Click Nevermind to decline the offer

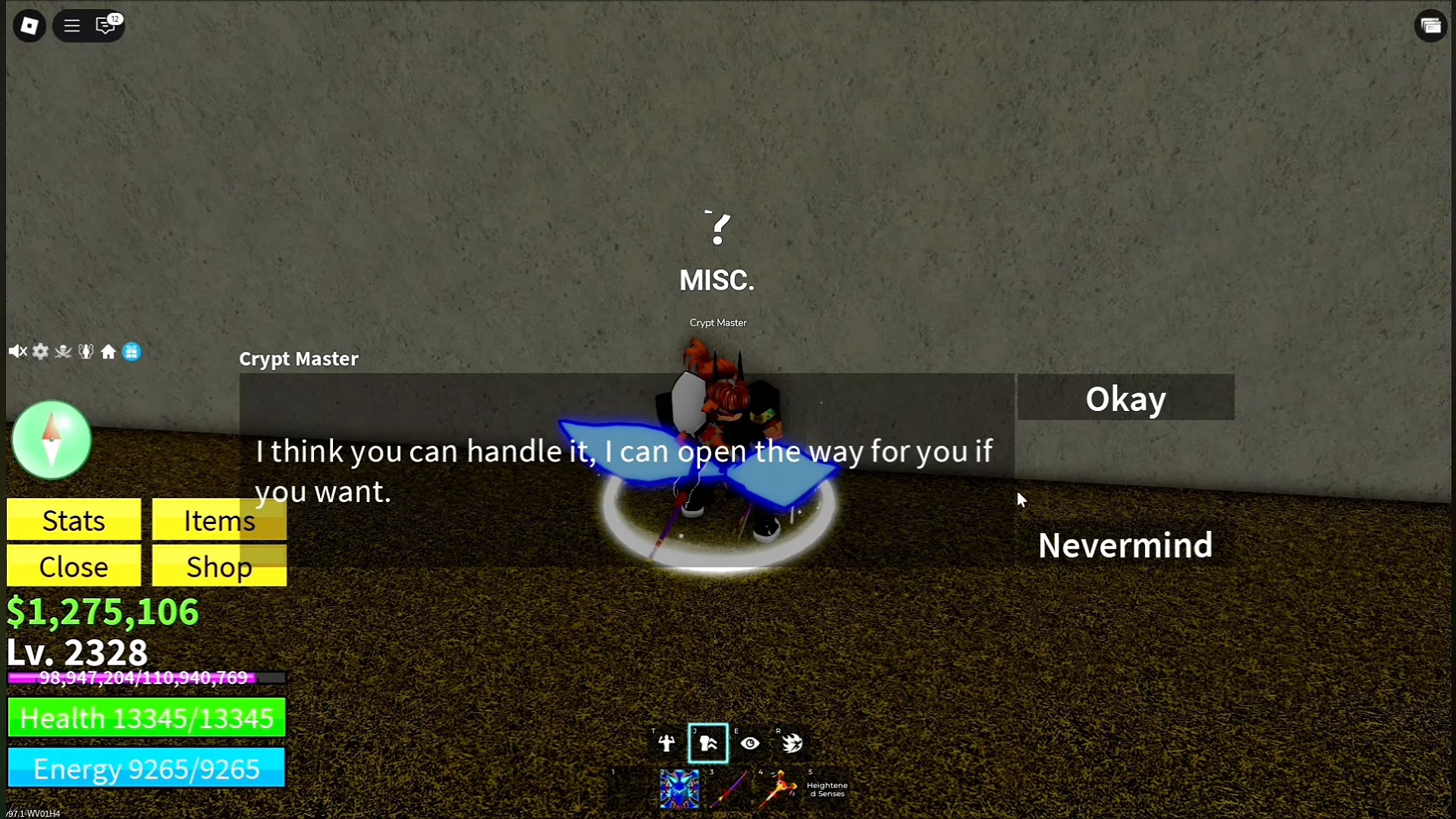click(1125, 544)
